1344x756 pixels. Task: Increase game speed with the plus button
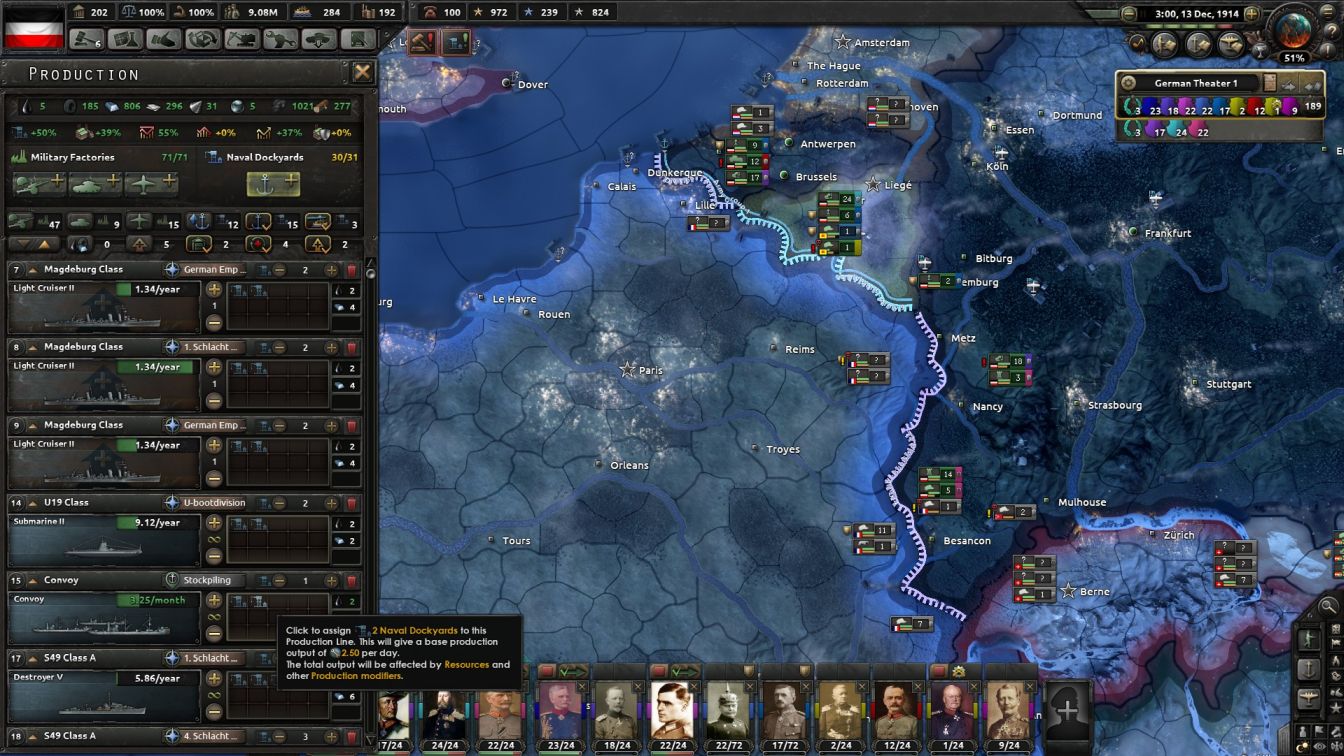(1252, 13)
